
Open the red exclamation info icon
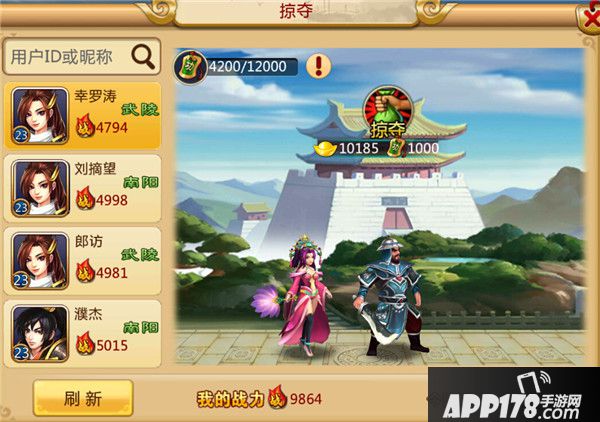tap(319, 67)
